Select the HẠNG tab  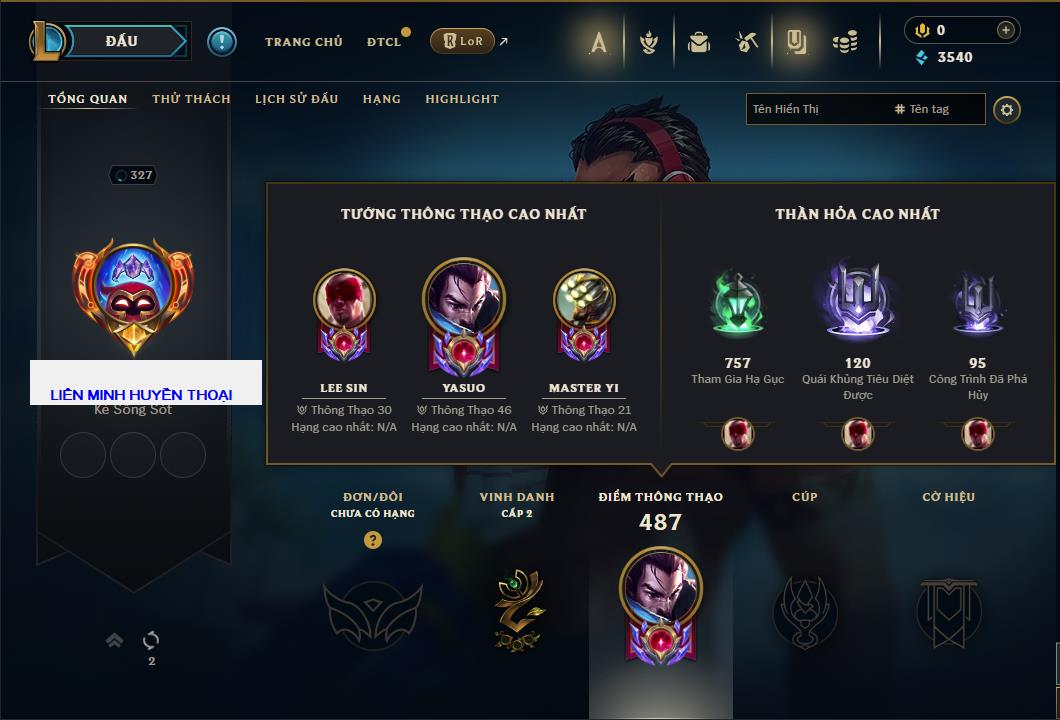[381, 99]
